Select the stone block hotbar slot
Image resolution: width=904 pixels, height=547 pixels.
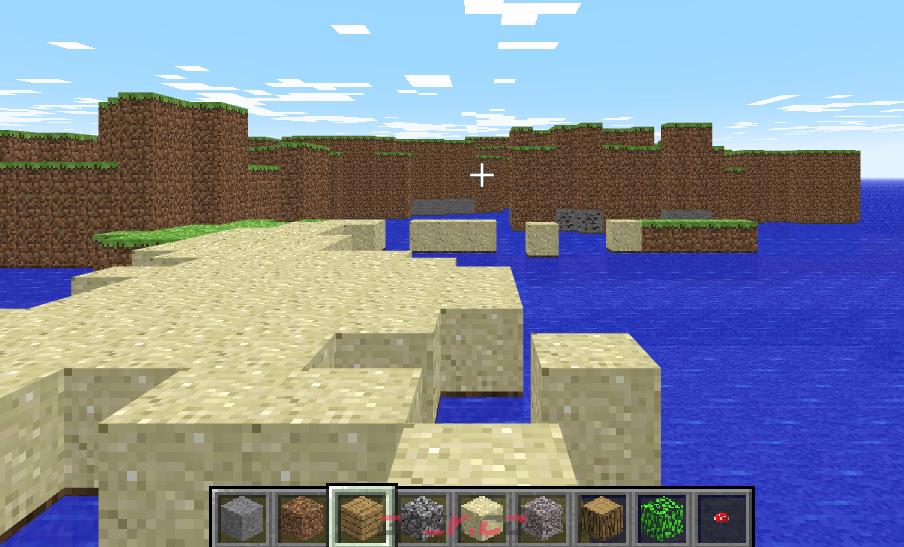tap(240, 517)
